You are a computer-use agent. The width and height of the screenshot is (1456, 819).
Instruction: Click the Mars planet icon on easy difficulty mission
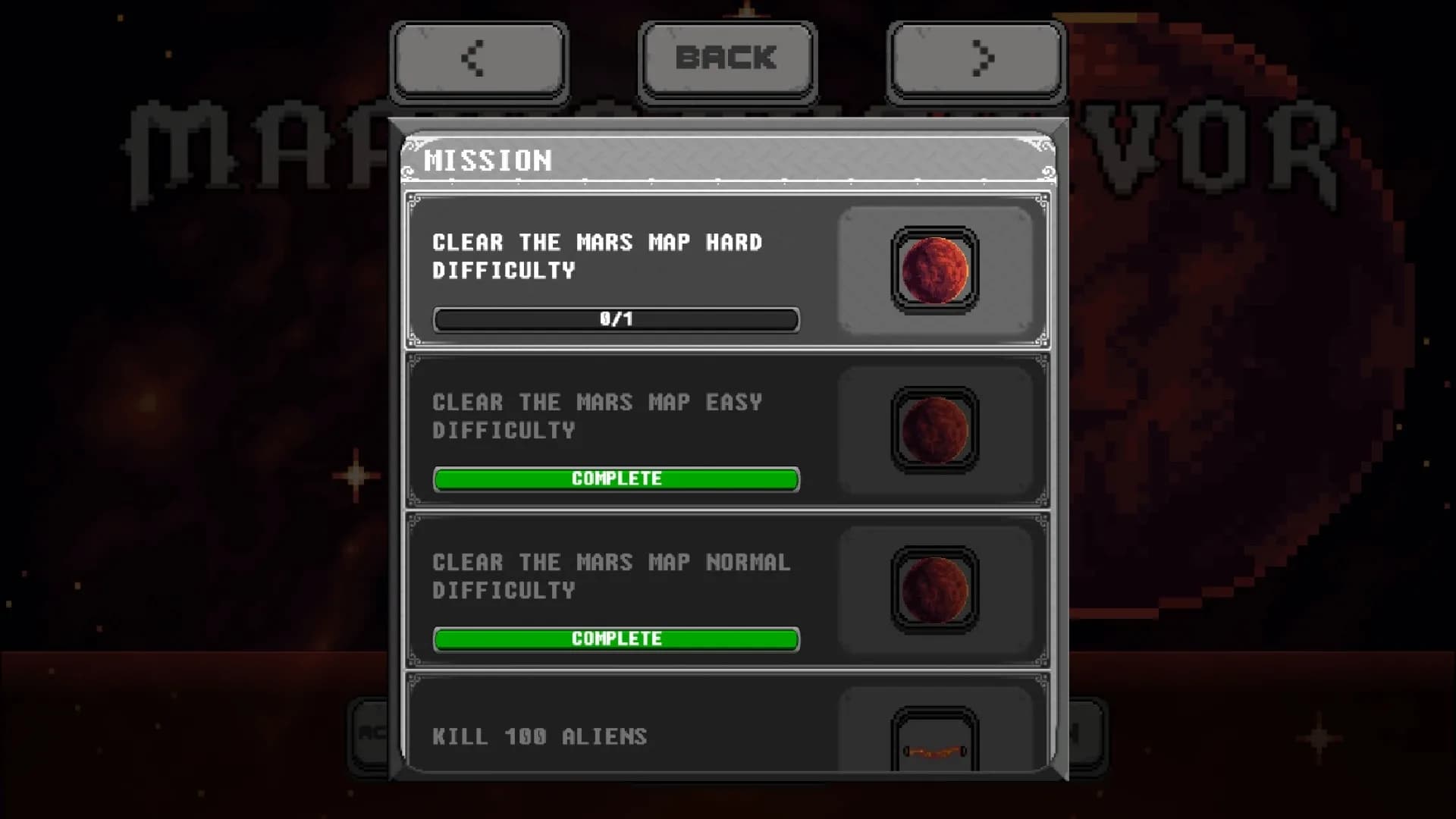pyautogui.click(x=934, y=428)
